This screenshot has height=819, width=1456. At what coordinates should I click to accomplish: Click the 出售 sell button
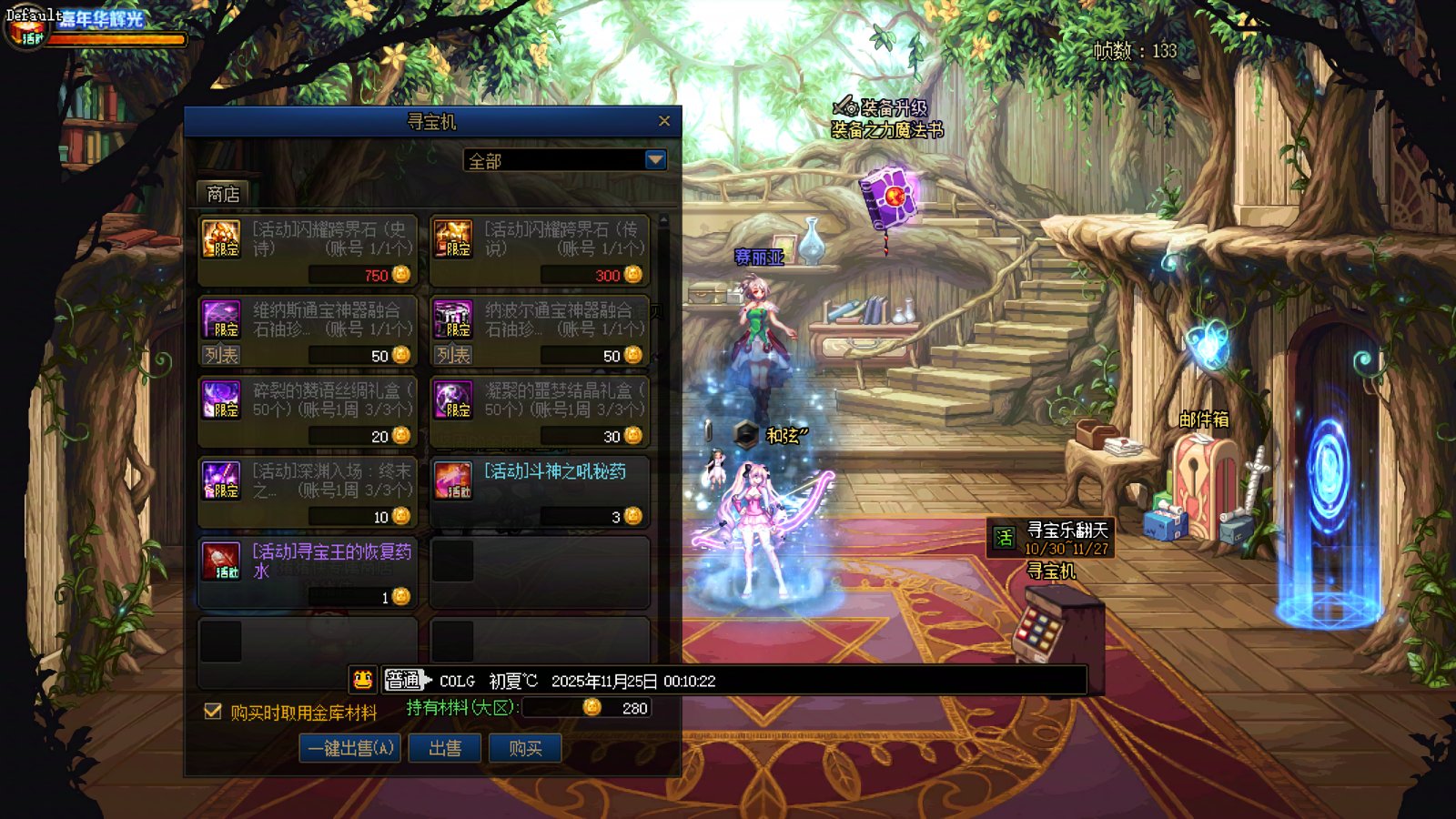(x=445, y=748)
